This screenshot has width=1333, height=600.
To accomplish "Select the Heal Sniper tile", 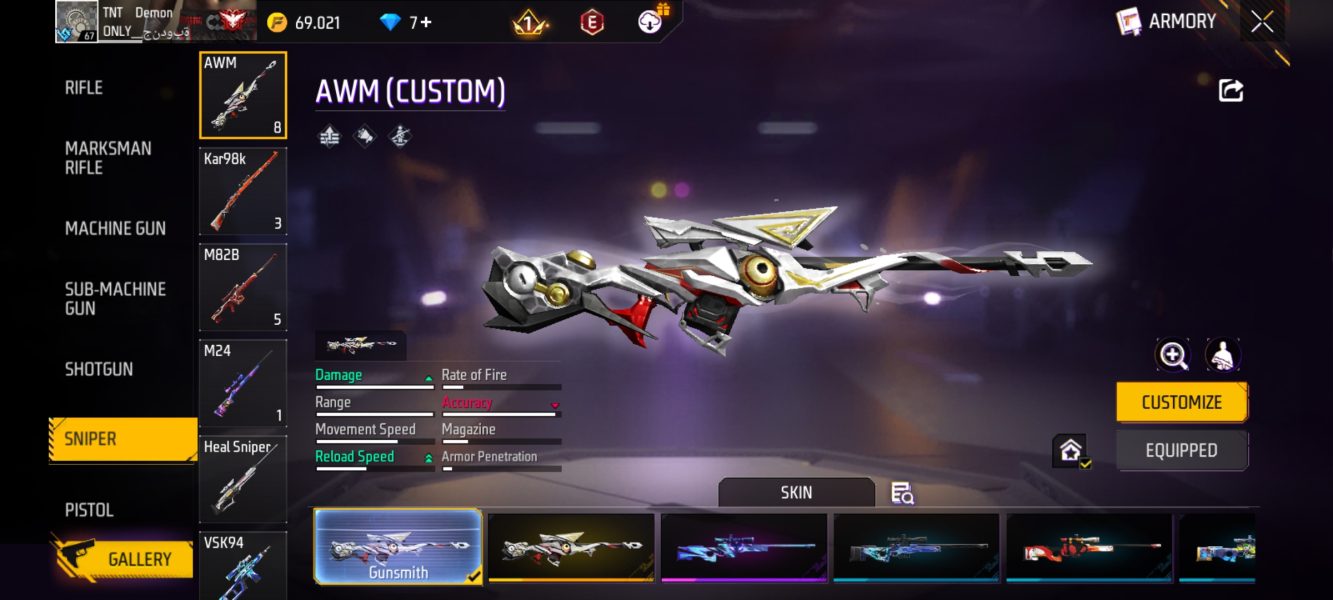I will [243, 478].
